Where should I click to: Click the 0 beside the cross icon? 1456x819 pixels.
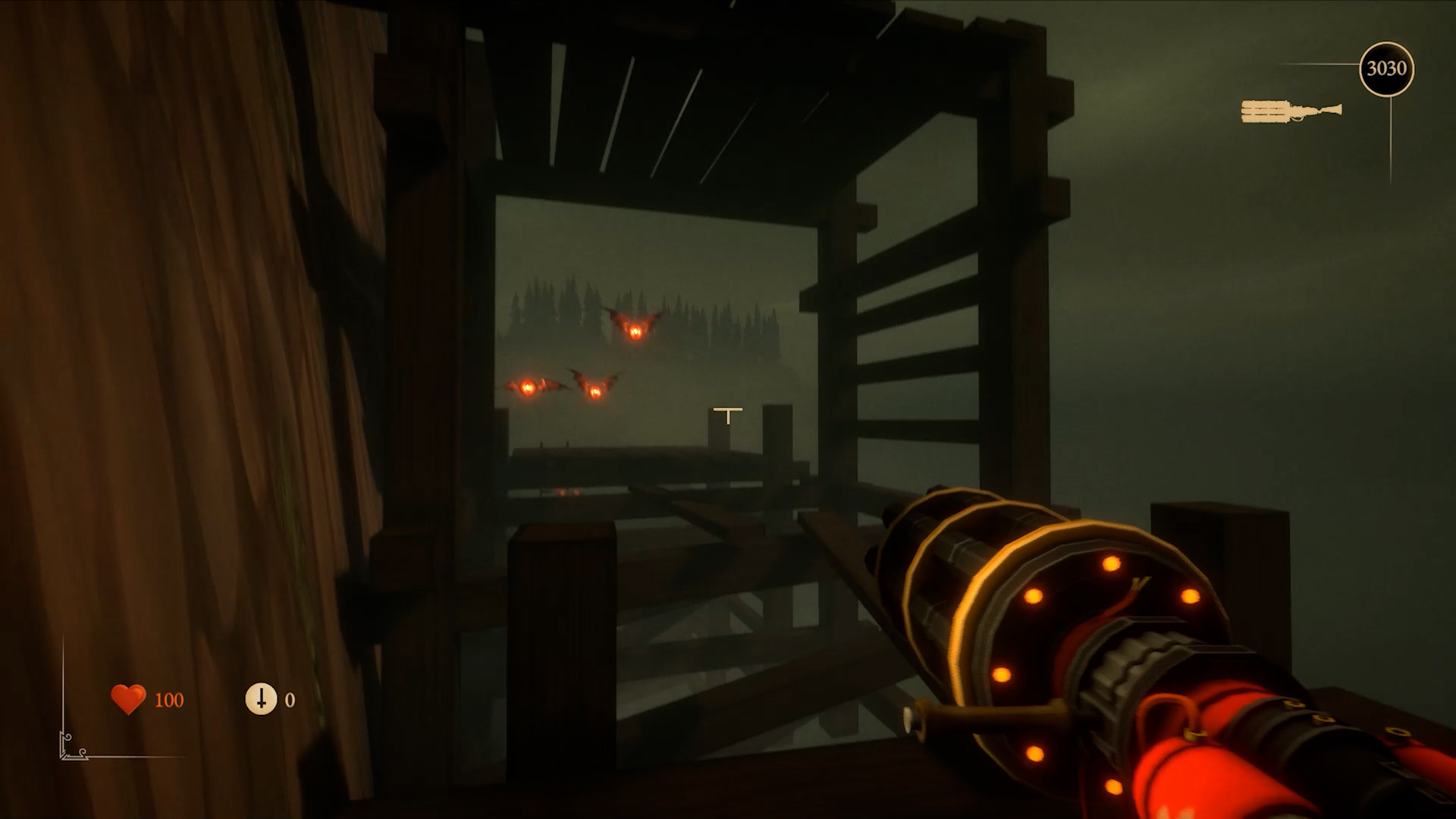[289, 698]
